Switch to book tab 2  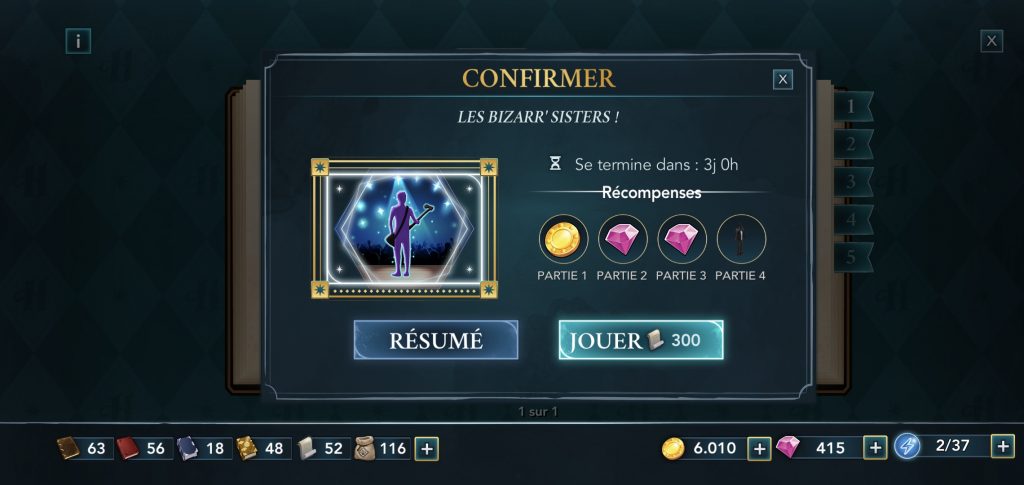(852, 144)
